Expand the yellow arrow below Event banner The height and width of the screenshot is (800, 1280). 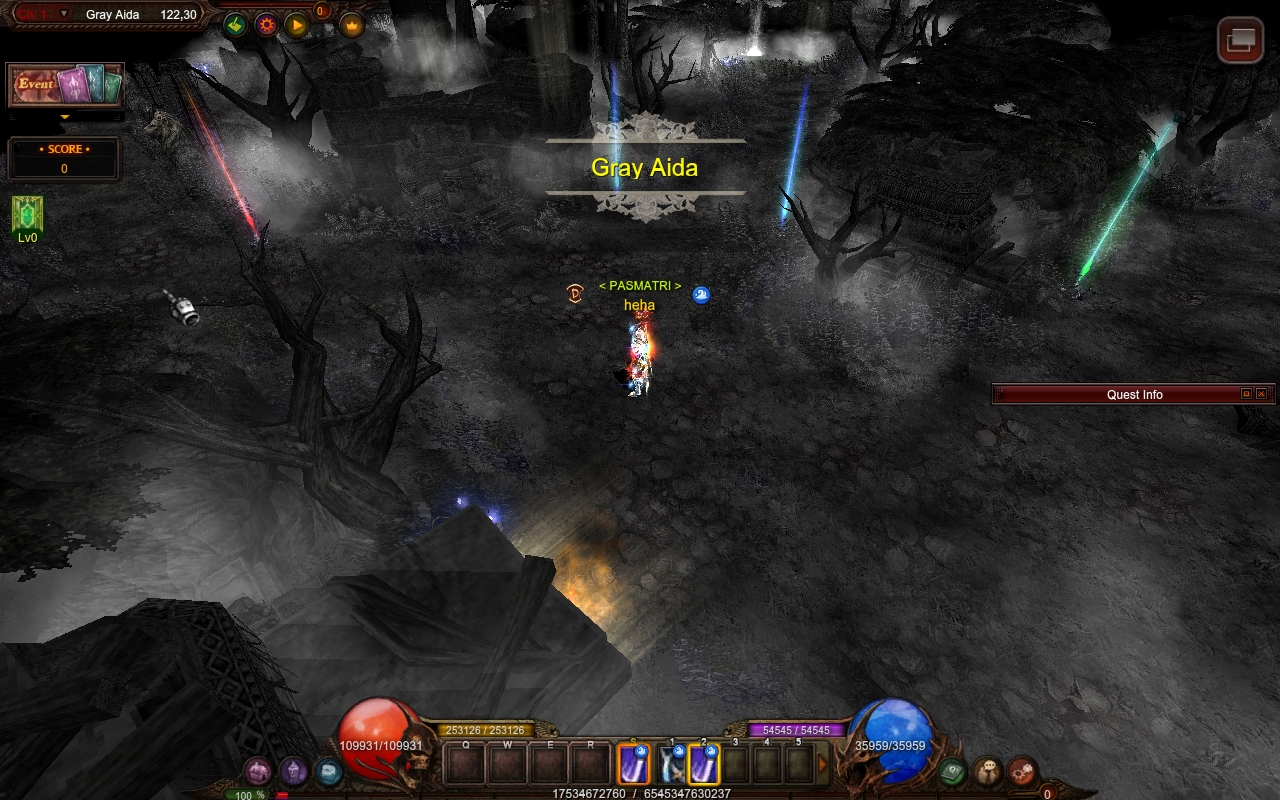[x=65, y=117]
